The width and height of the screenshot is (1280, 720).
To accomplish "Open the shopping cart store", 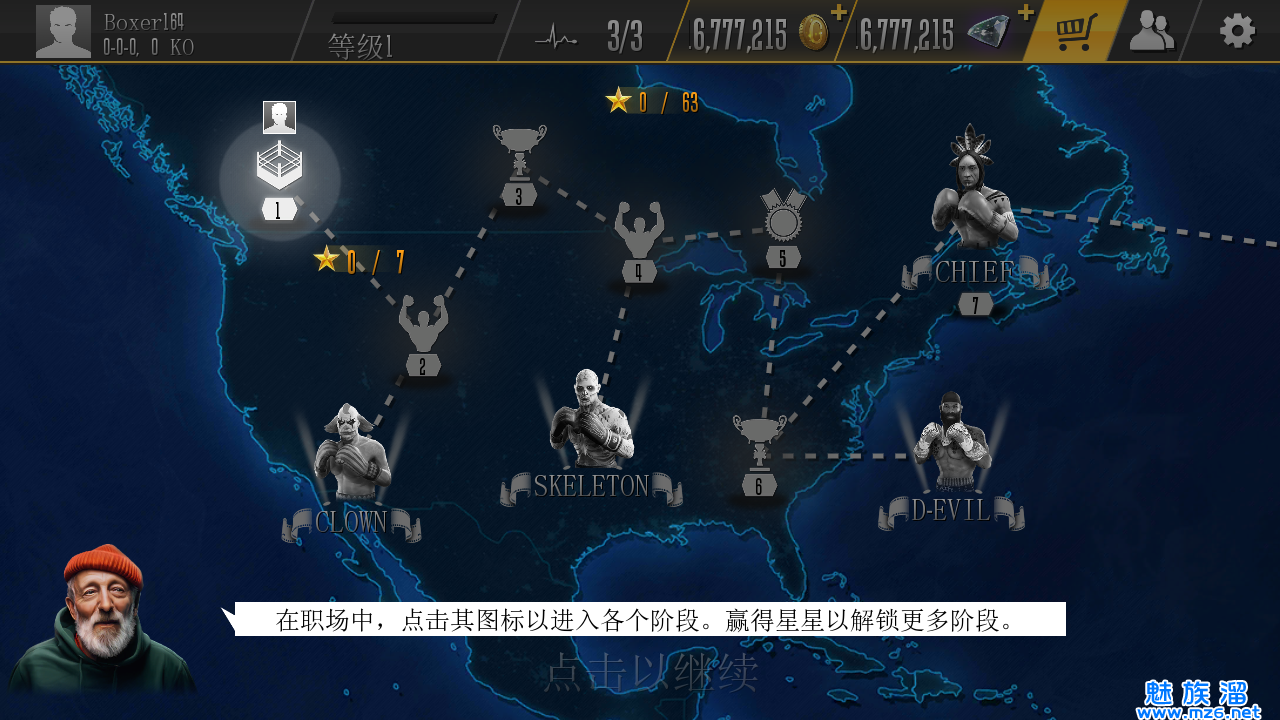I will click(1076, 31).
